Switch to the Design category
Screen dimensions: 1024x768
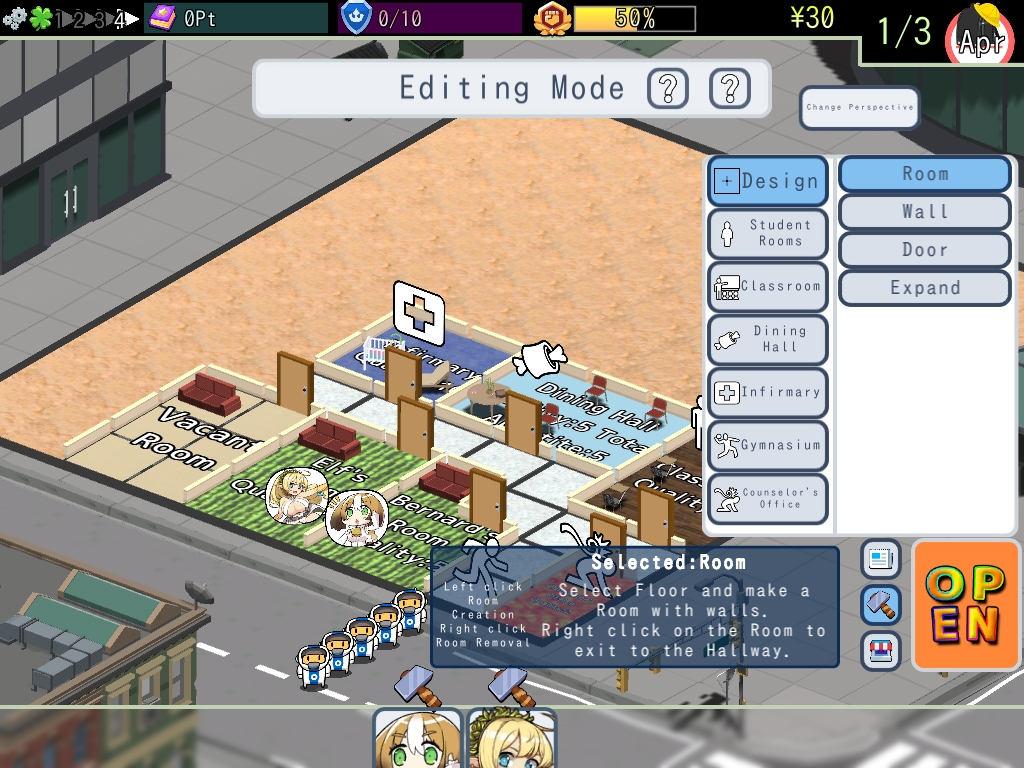click(x=768, y=181)
